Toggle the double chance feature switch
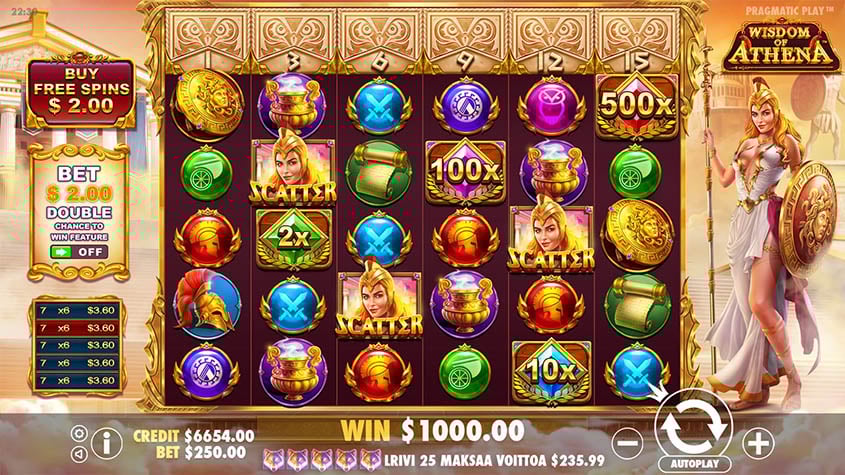Image resolution: width=845 pixels, height=475 pixels. [80, 252]
